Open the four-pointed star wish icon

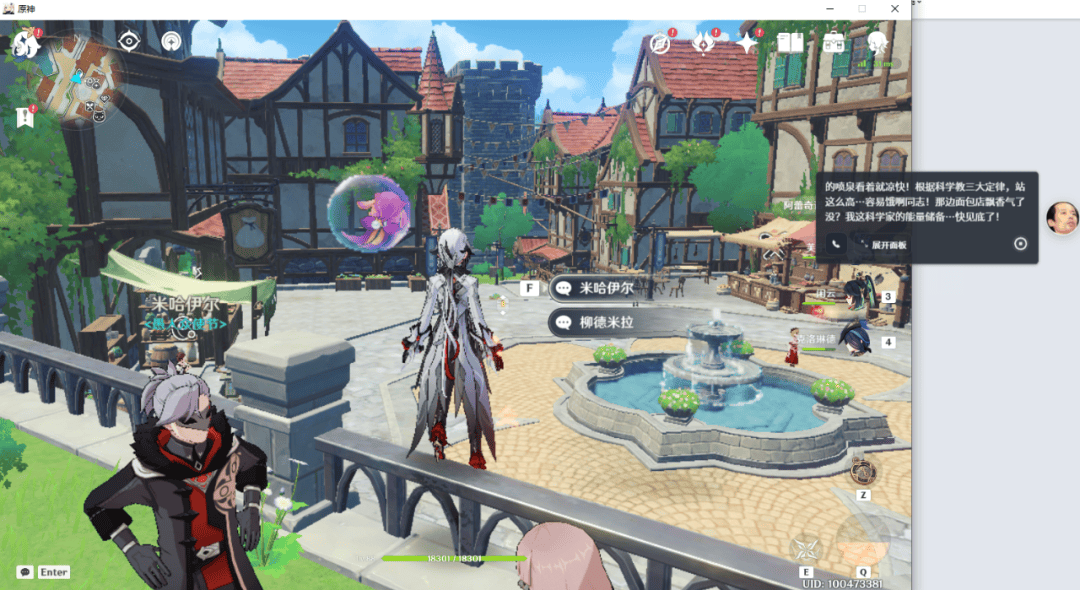coord(747,43)
